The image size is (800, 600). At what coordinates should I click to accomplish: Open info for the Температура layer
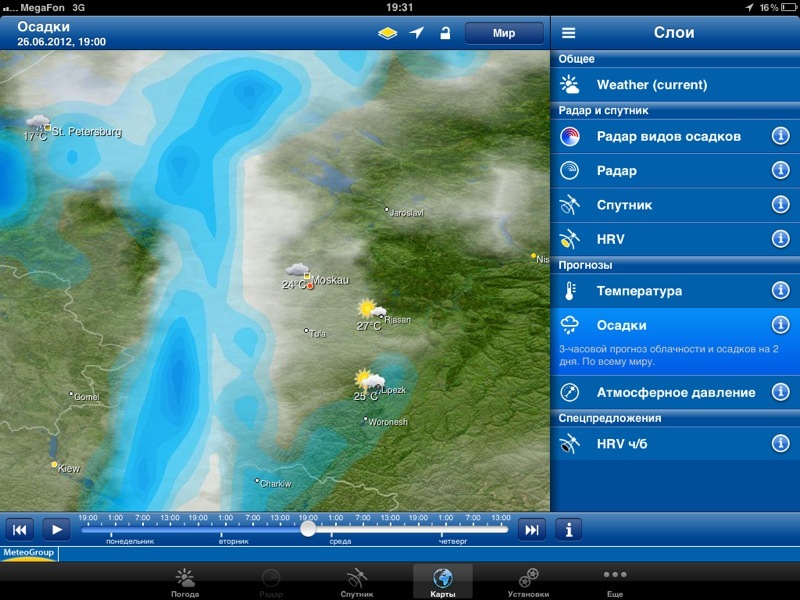tap(781, 291)
